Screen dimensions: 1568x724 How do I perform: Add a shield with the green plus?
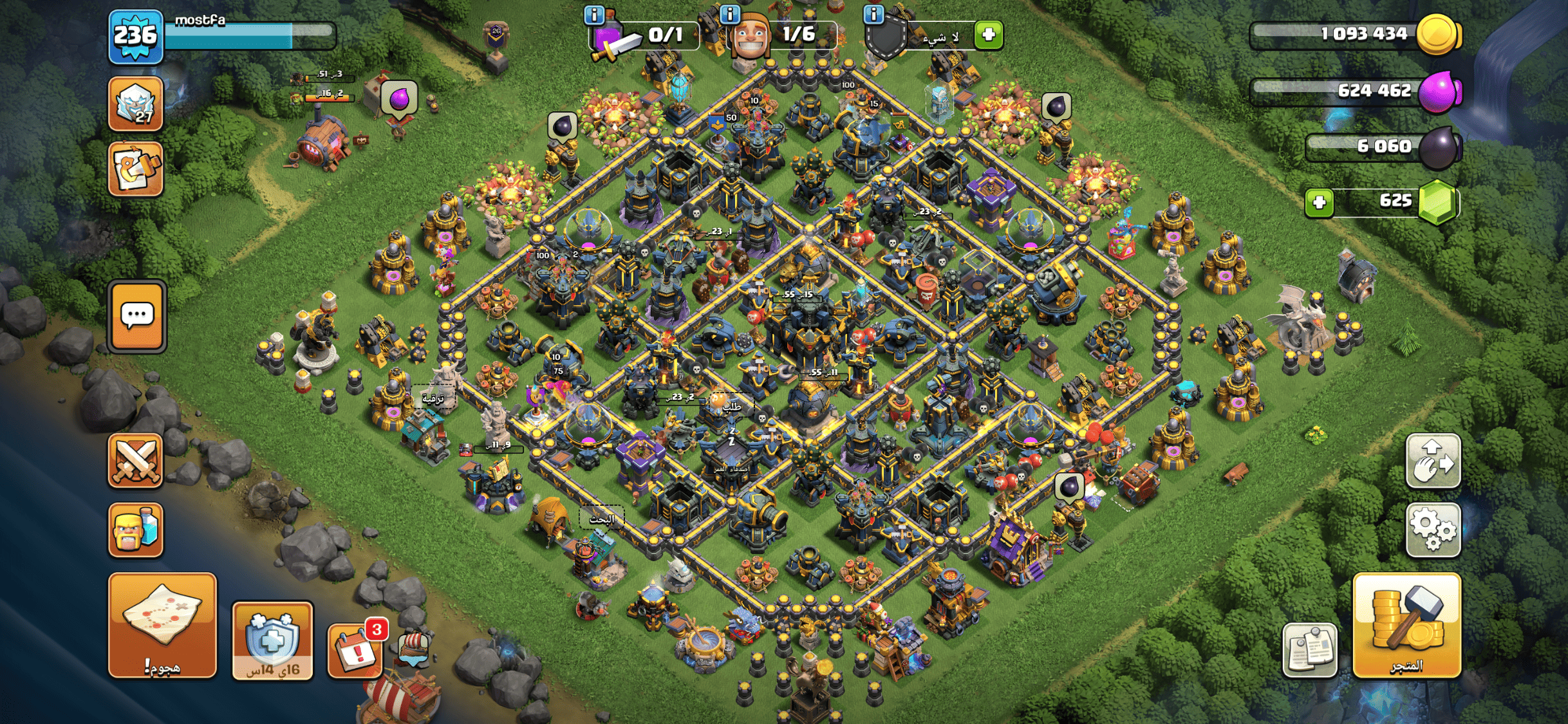[x=989, y=34]
